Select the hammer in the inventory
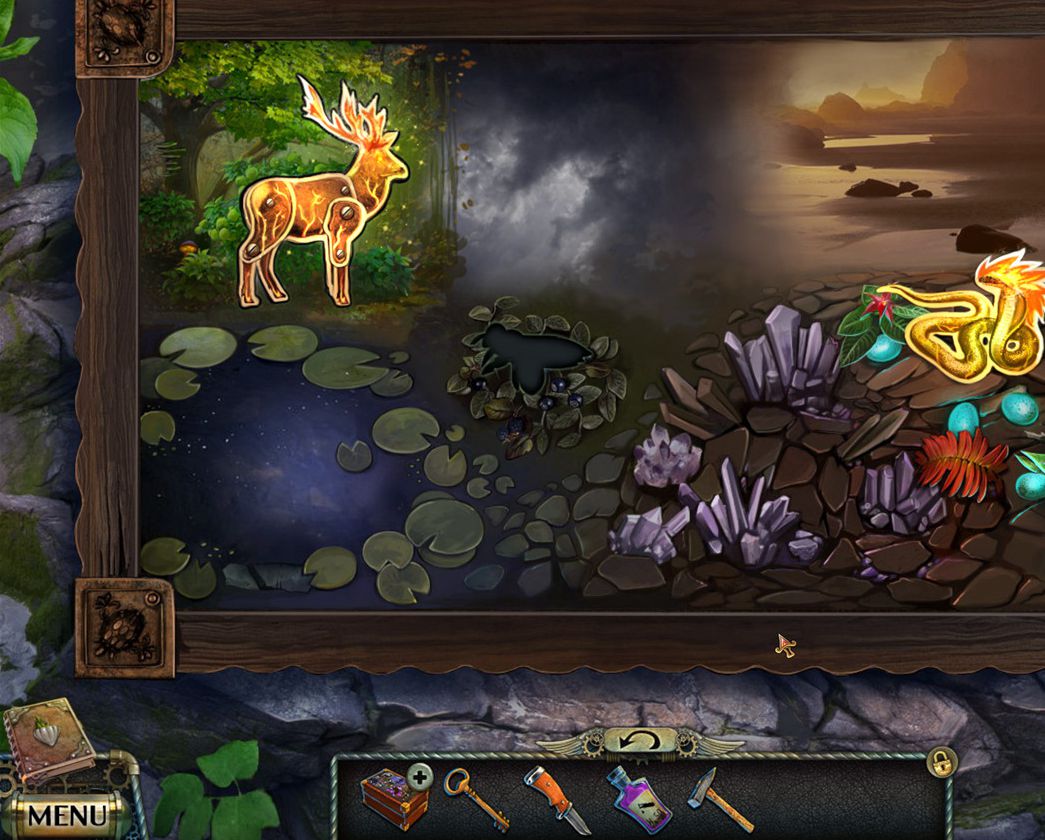Viewport: 1045px width, 840px height. click(x=711, y=799)
